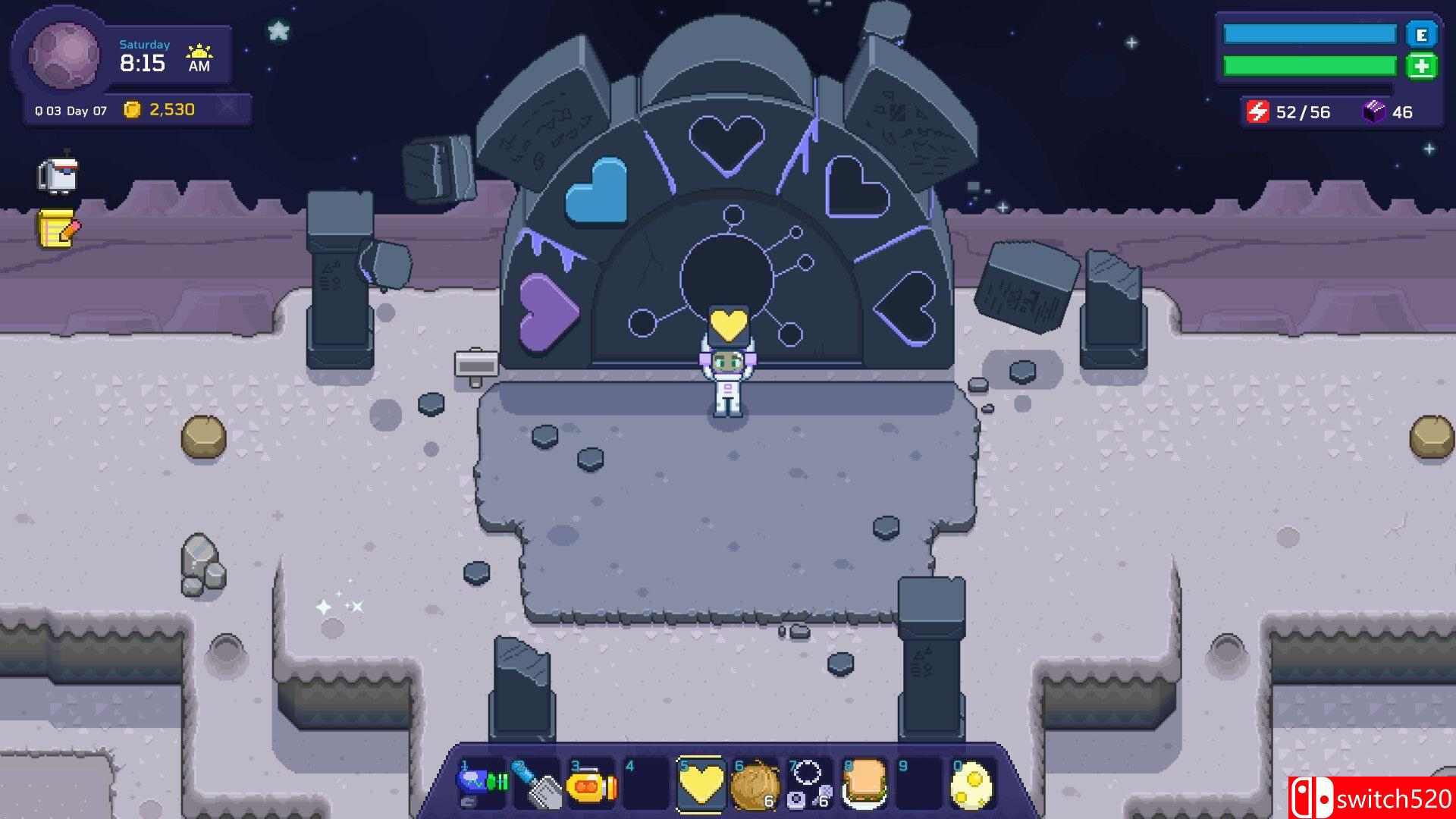
Task: Click the mailbox robot on the left
Action: tap(58, 175)
